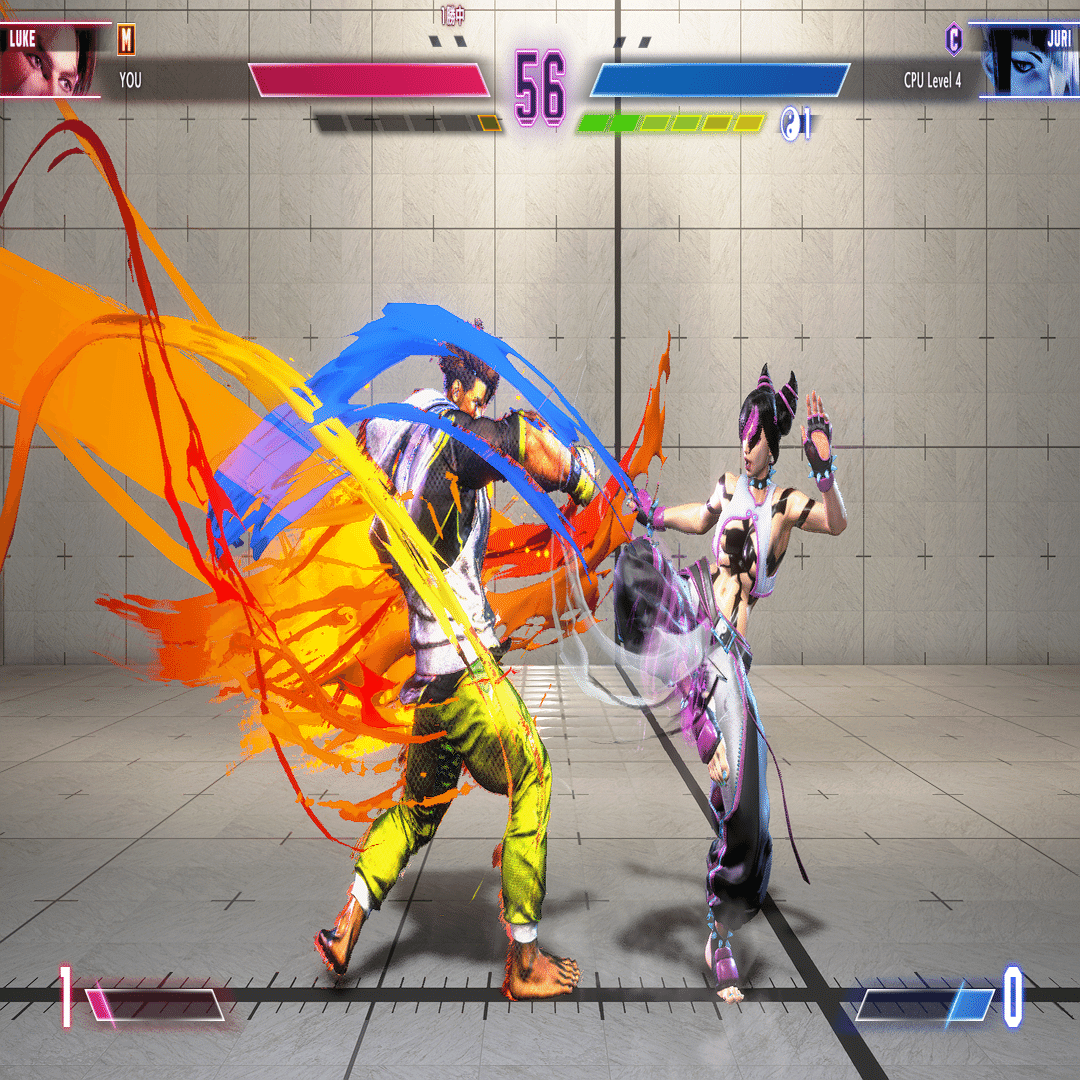Select the Modern control type badge

click(x=127, y=39)
